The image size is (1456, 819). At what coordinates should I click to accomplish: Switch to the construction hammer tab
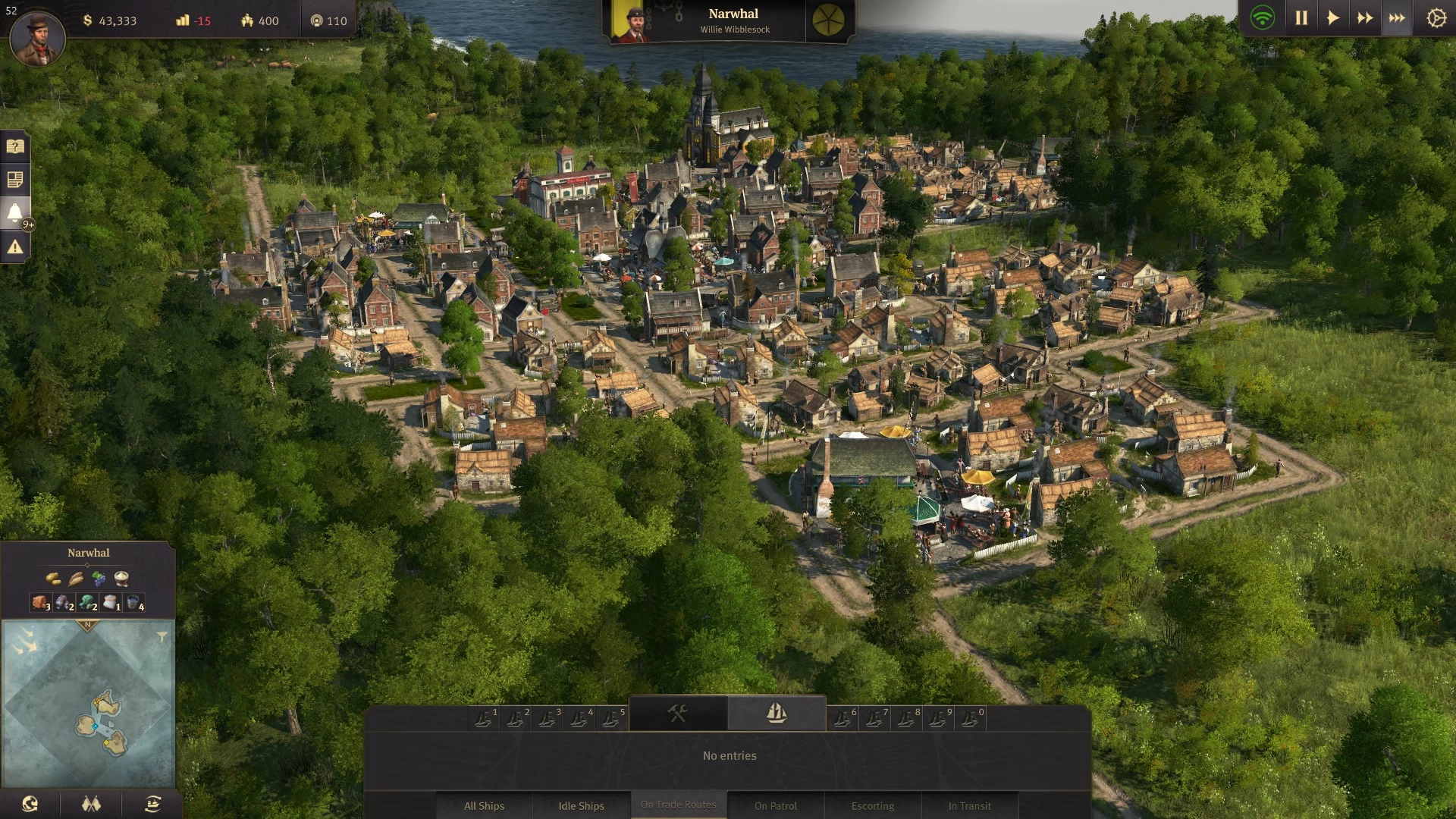tap(677, 711)
